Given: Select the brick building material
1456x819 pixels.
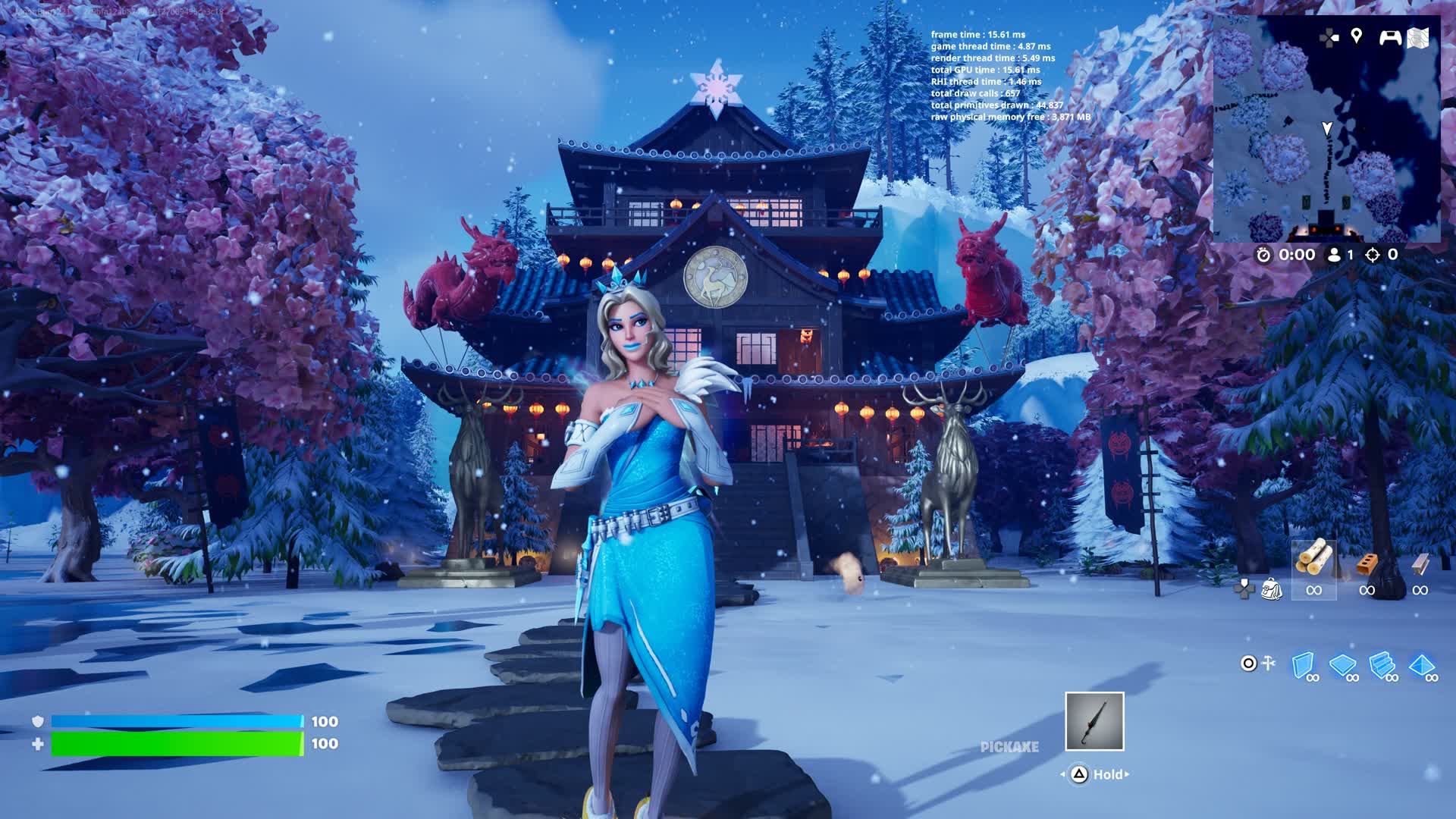Looking at the screenshot, I should [x=1367, y=565].
